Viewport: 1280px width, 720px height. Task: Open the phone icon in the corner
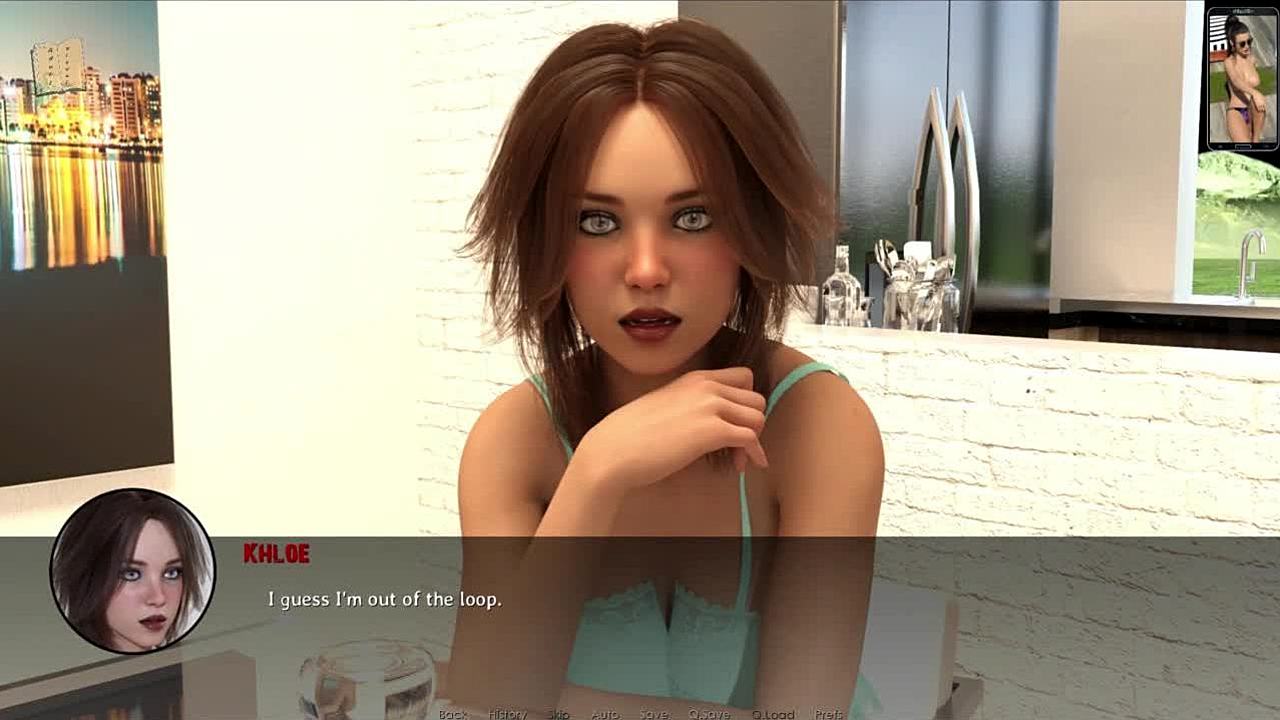(x=1242, y=78)
